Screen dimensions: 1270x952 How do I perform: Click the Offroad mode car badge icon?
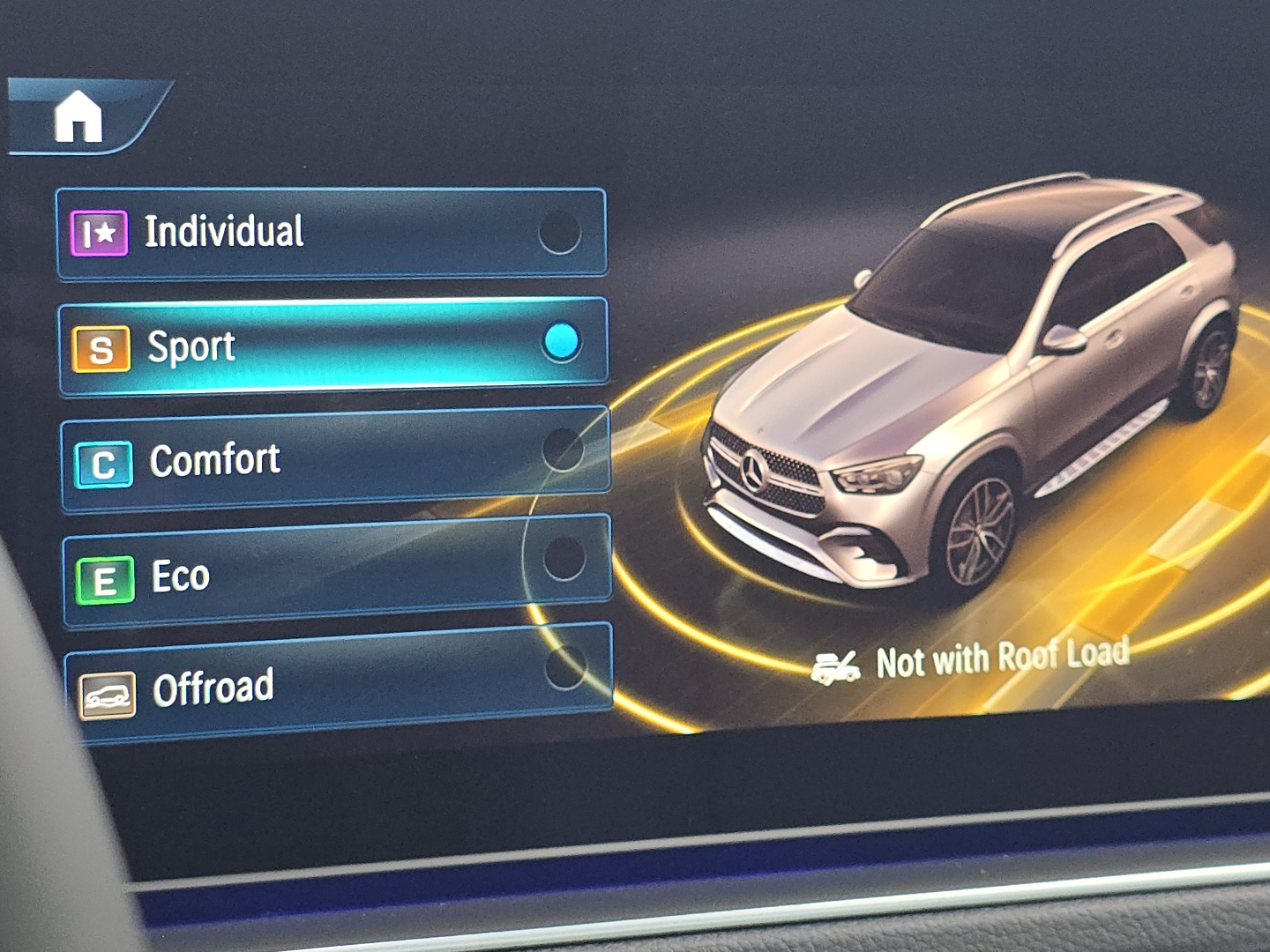click(108, 694)
